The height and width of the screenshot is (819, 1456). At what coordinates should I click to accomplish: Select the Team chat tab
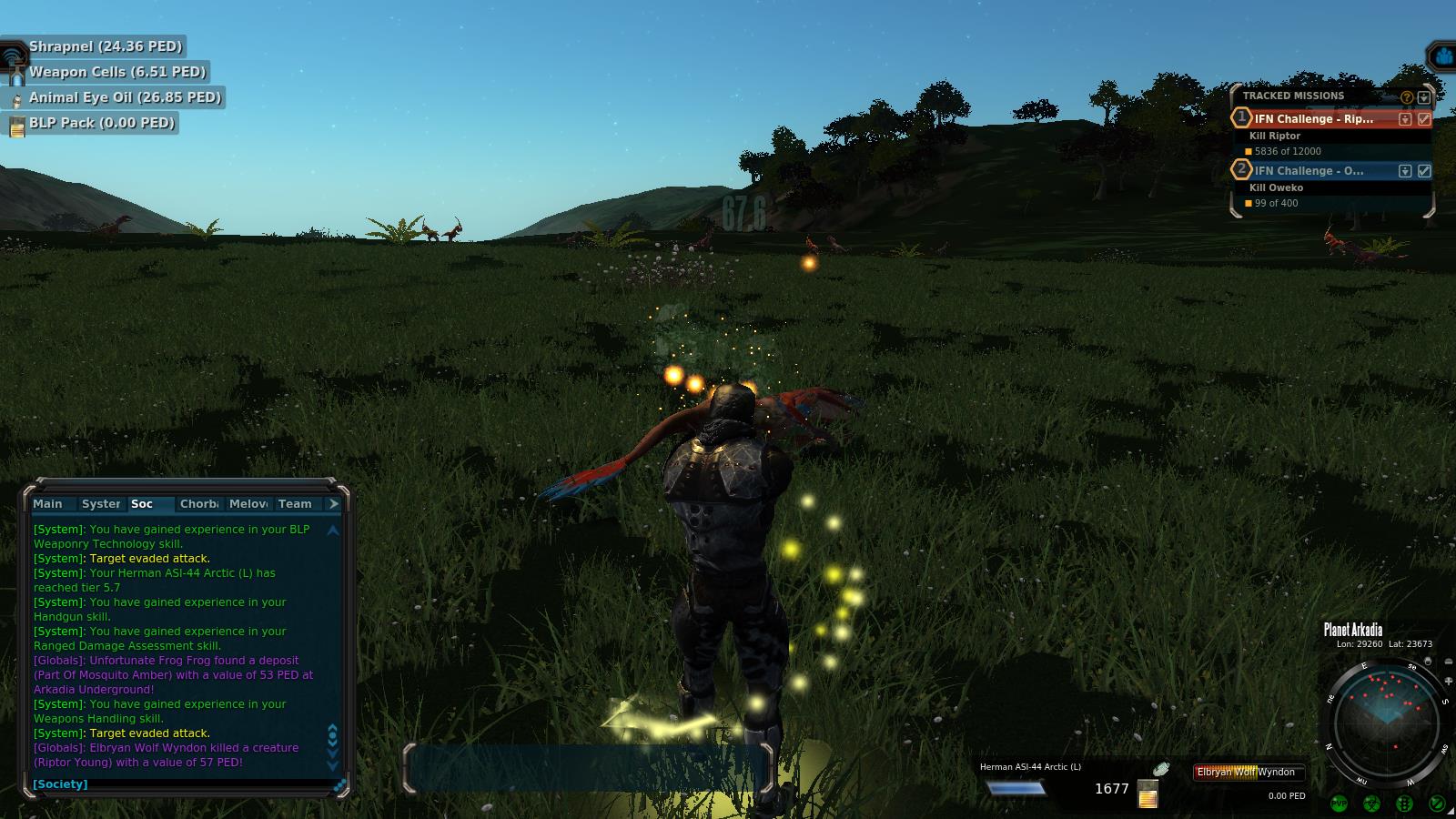click(x=295, y=504)
